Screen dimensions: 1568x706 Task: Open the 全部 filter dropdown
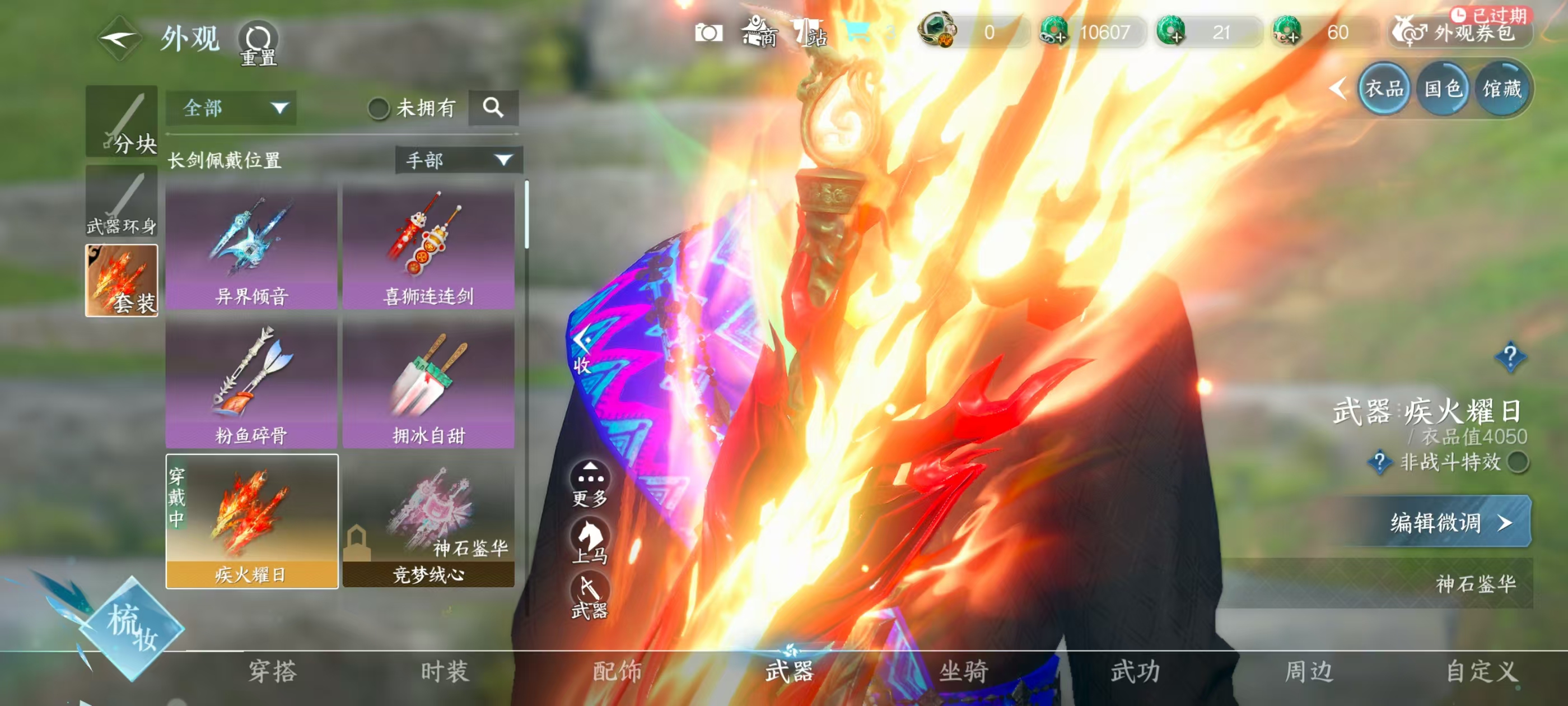click(231, 109)
